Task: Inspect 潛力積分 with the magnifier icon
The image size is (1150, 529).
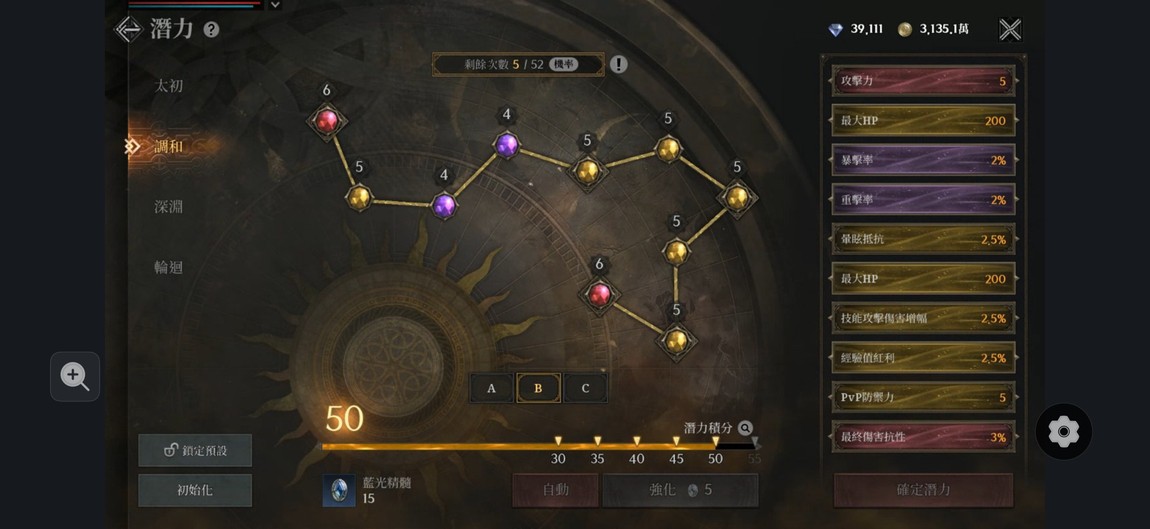Action: [x=745, y=428]
